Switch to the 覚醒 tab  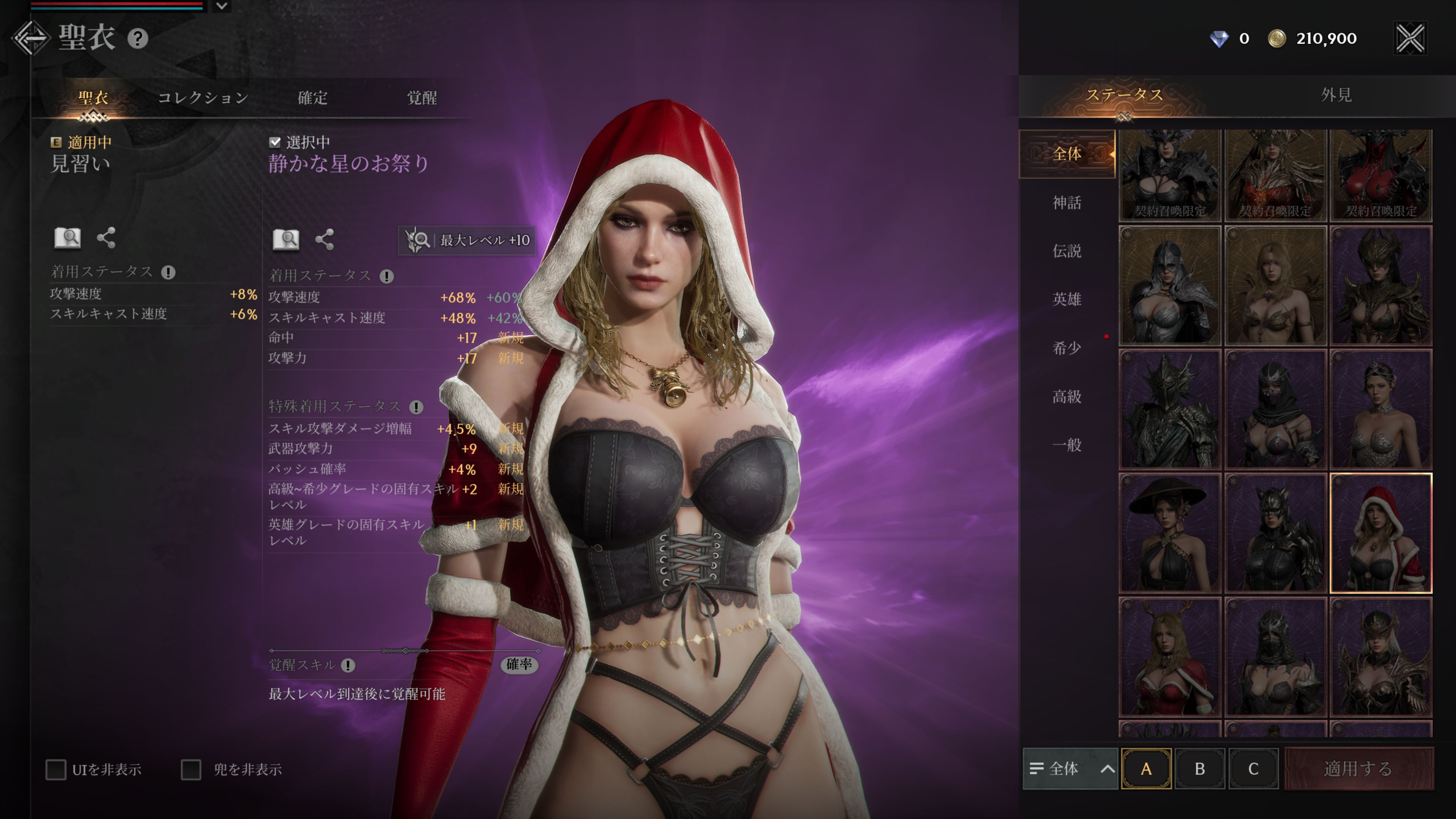[422, 98]
